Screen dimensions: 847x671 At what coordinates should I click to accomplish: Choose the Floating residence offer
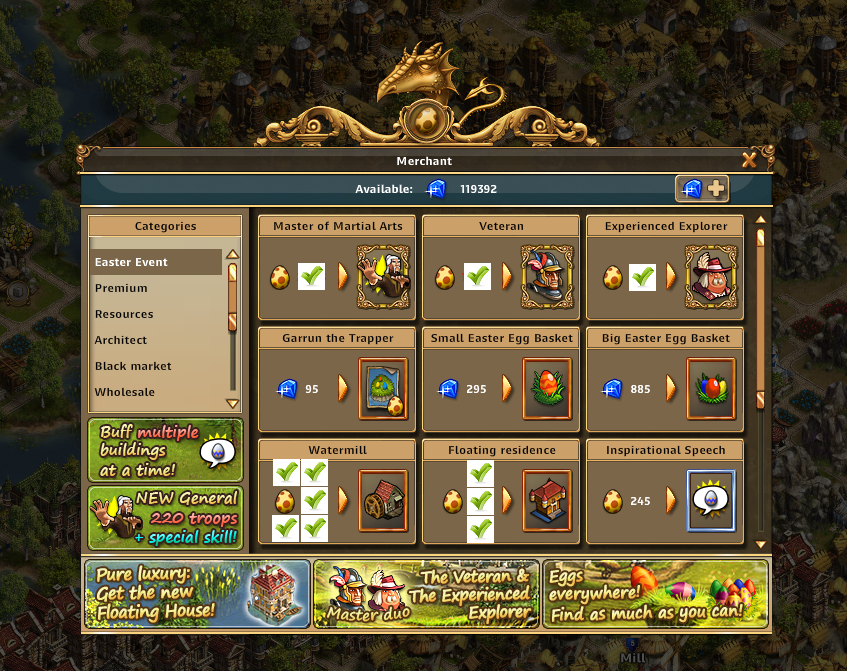(547, 500)
